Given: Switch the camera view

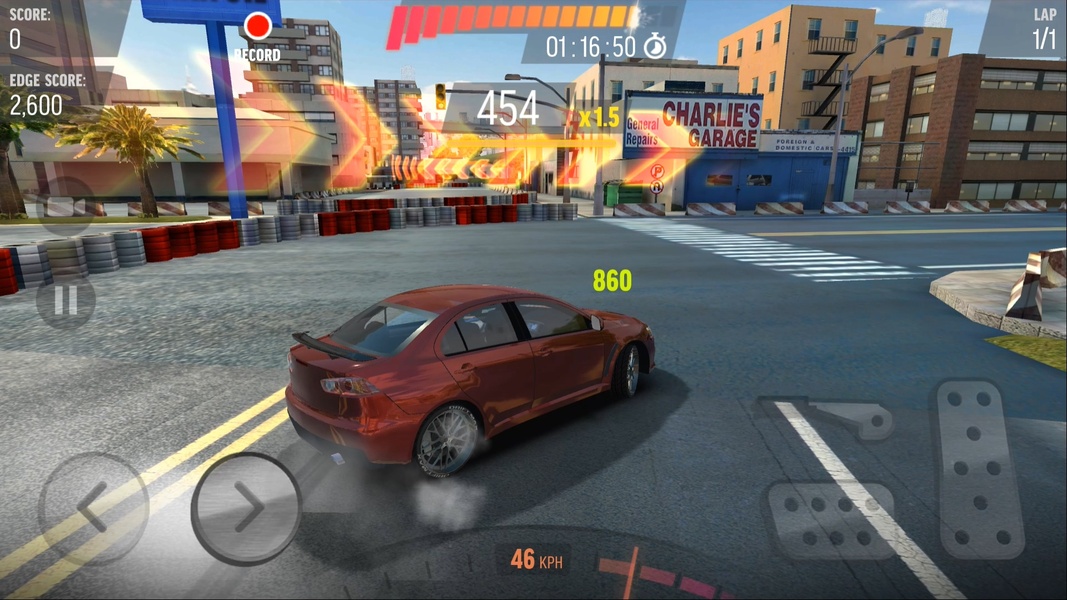Looking at the screenshot, I should click(66, 207).
